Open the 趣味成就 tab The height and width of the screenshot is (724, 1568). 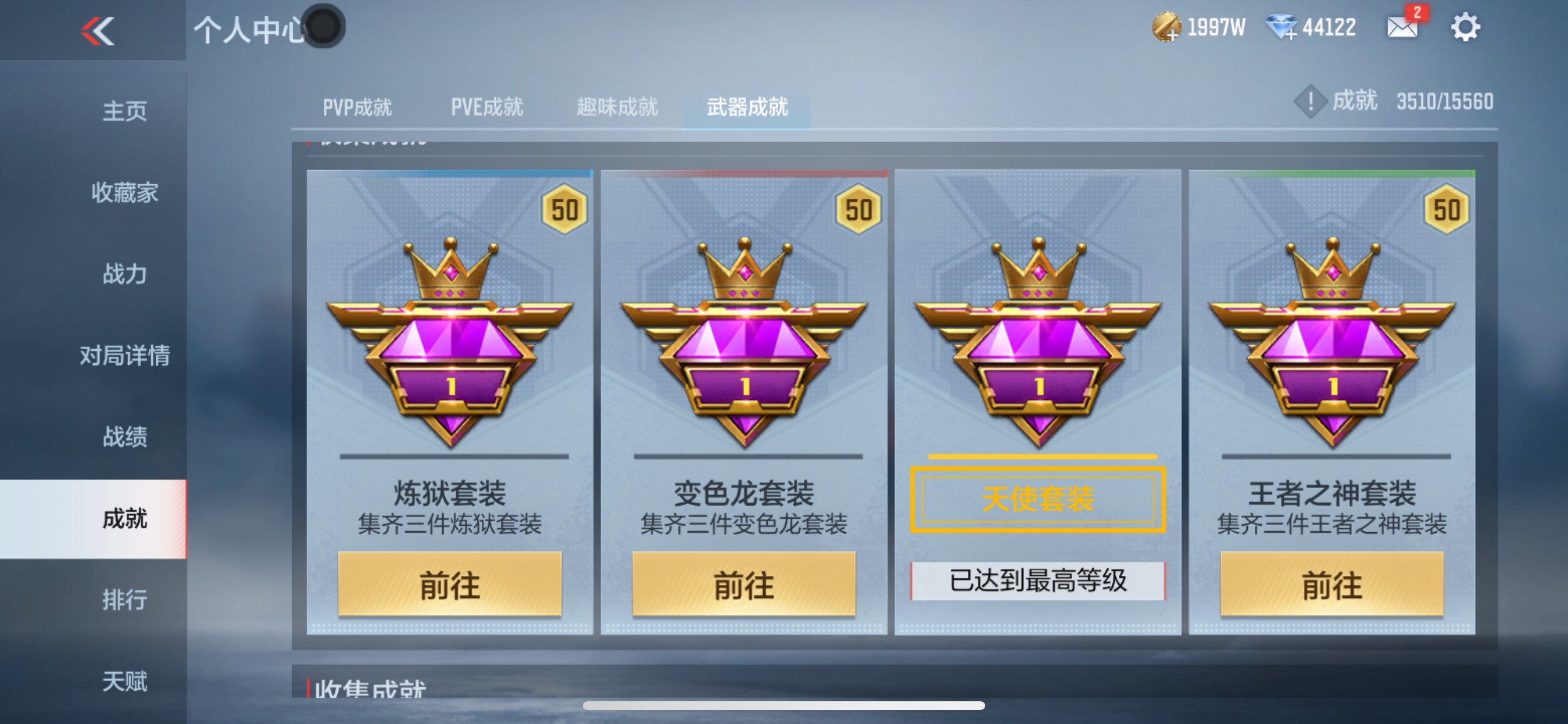tap(617, 107)
